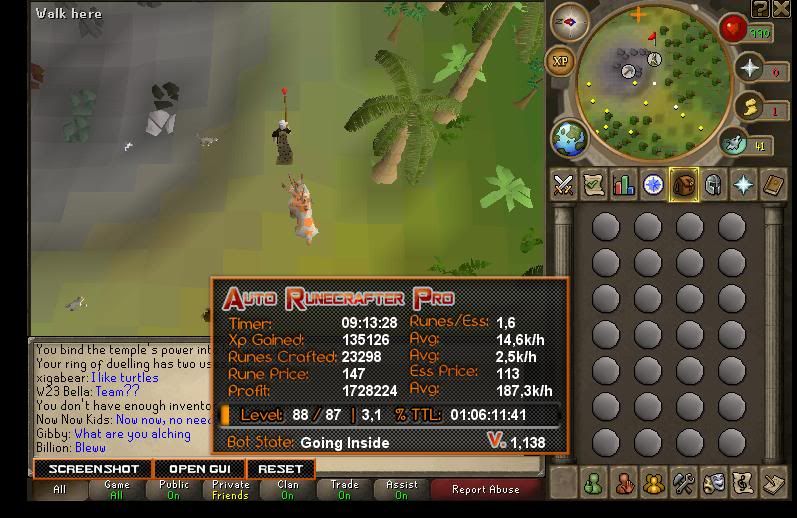Click the compass to face north

click(x=570, y=22)
